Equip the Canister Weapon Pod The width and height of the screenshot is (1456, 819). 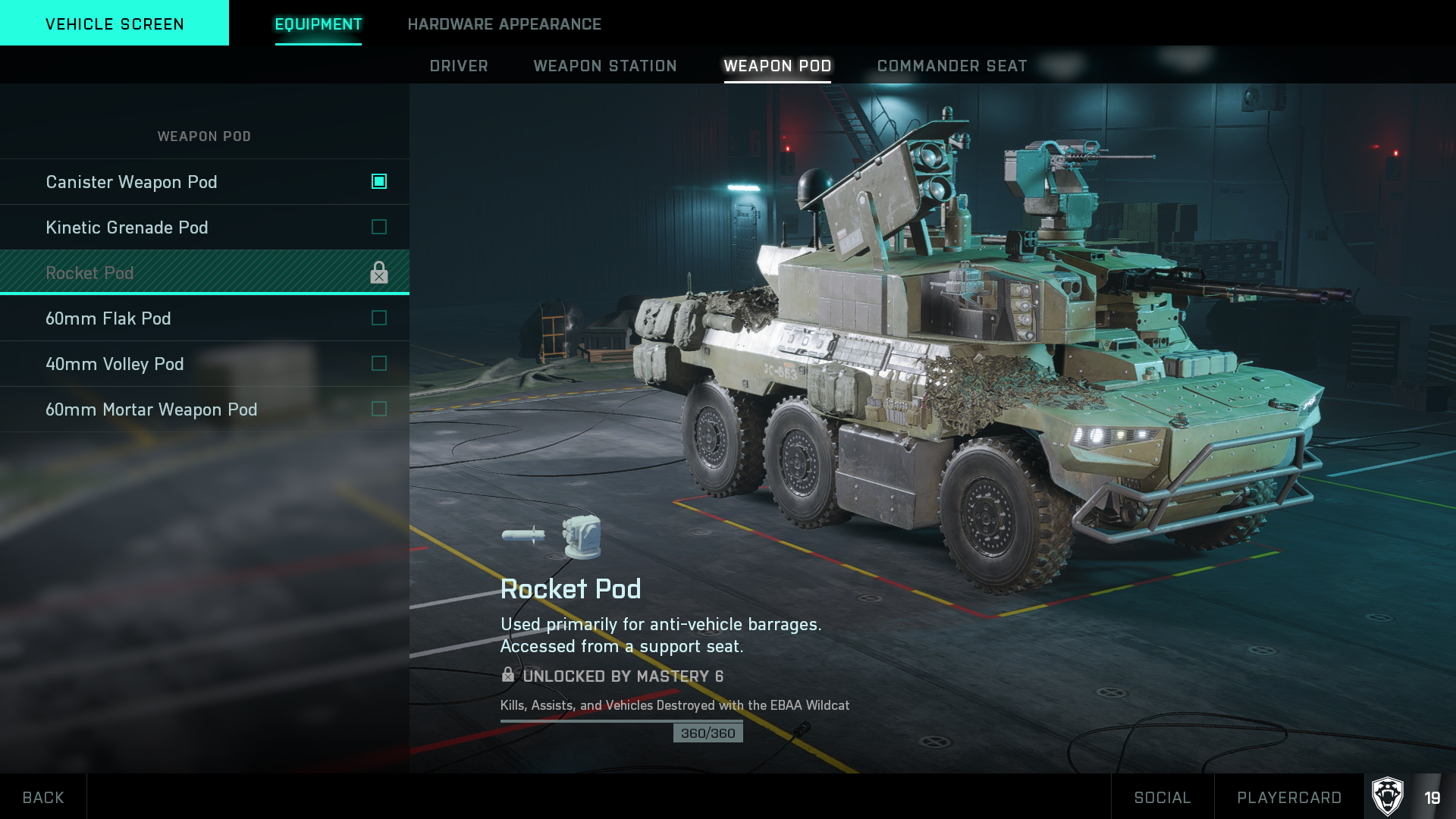point(205,182)
